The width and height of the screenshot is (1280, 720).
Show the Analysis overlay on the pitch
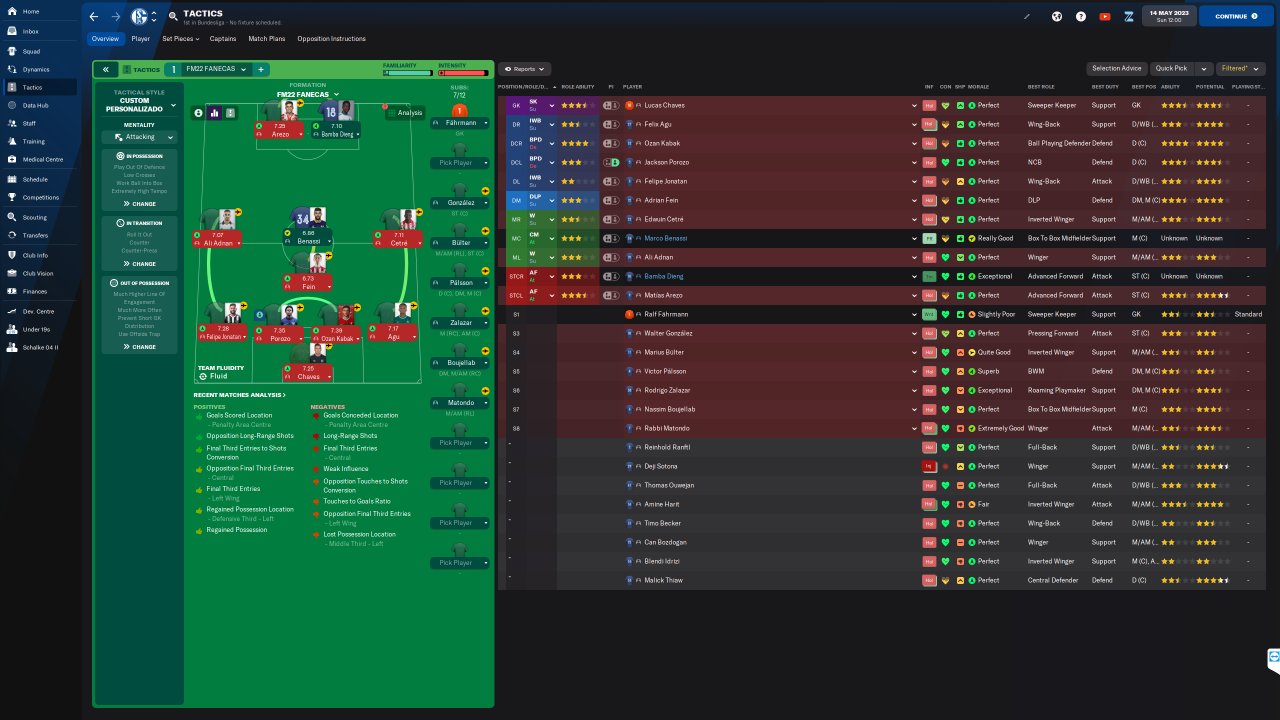[405, 113]
